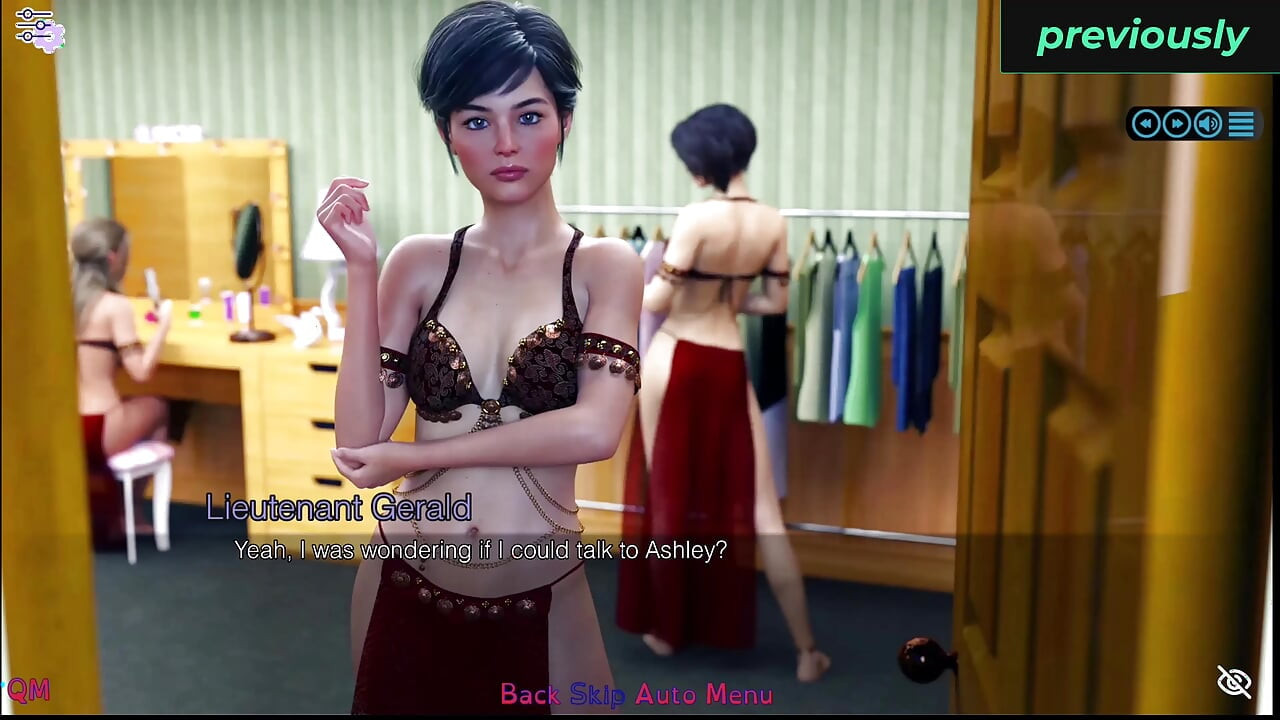The image size is (1280, 720).
Task: Open the blue striped list icon
Action: [1241, 123]
